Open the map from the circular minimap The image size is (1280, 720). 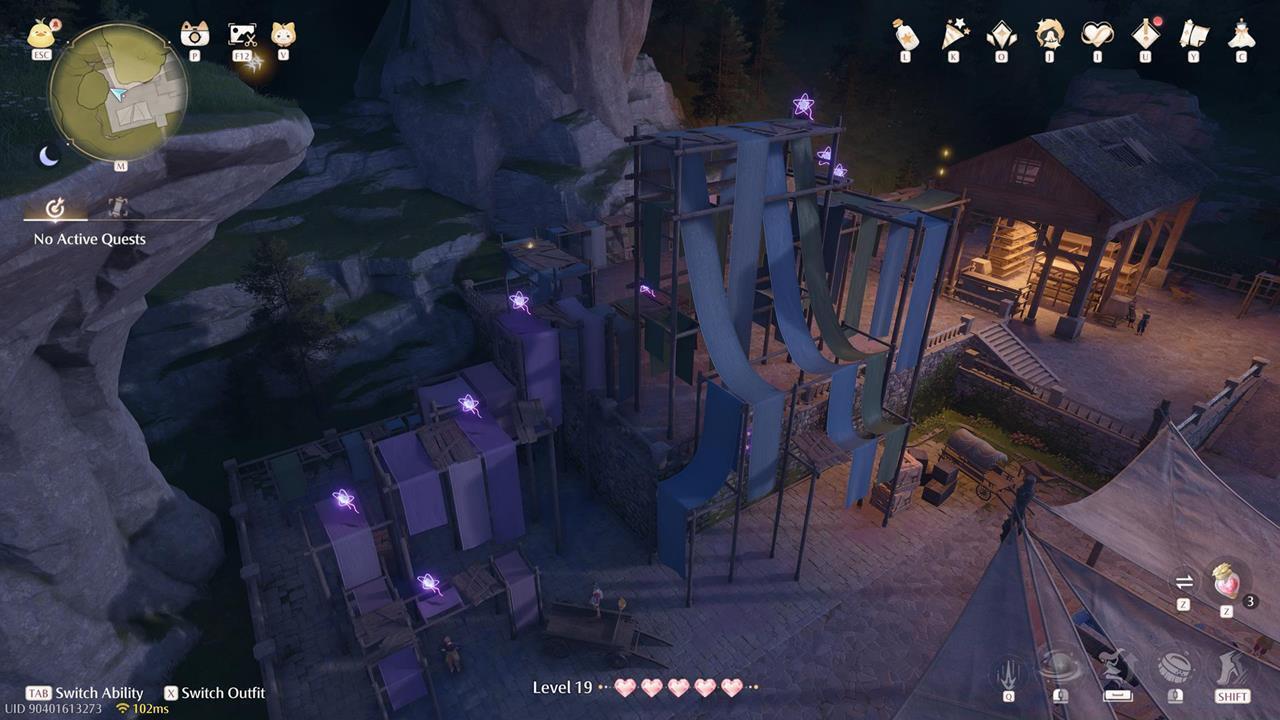[118, 91]
